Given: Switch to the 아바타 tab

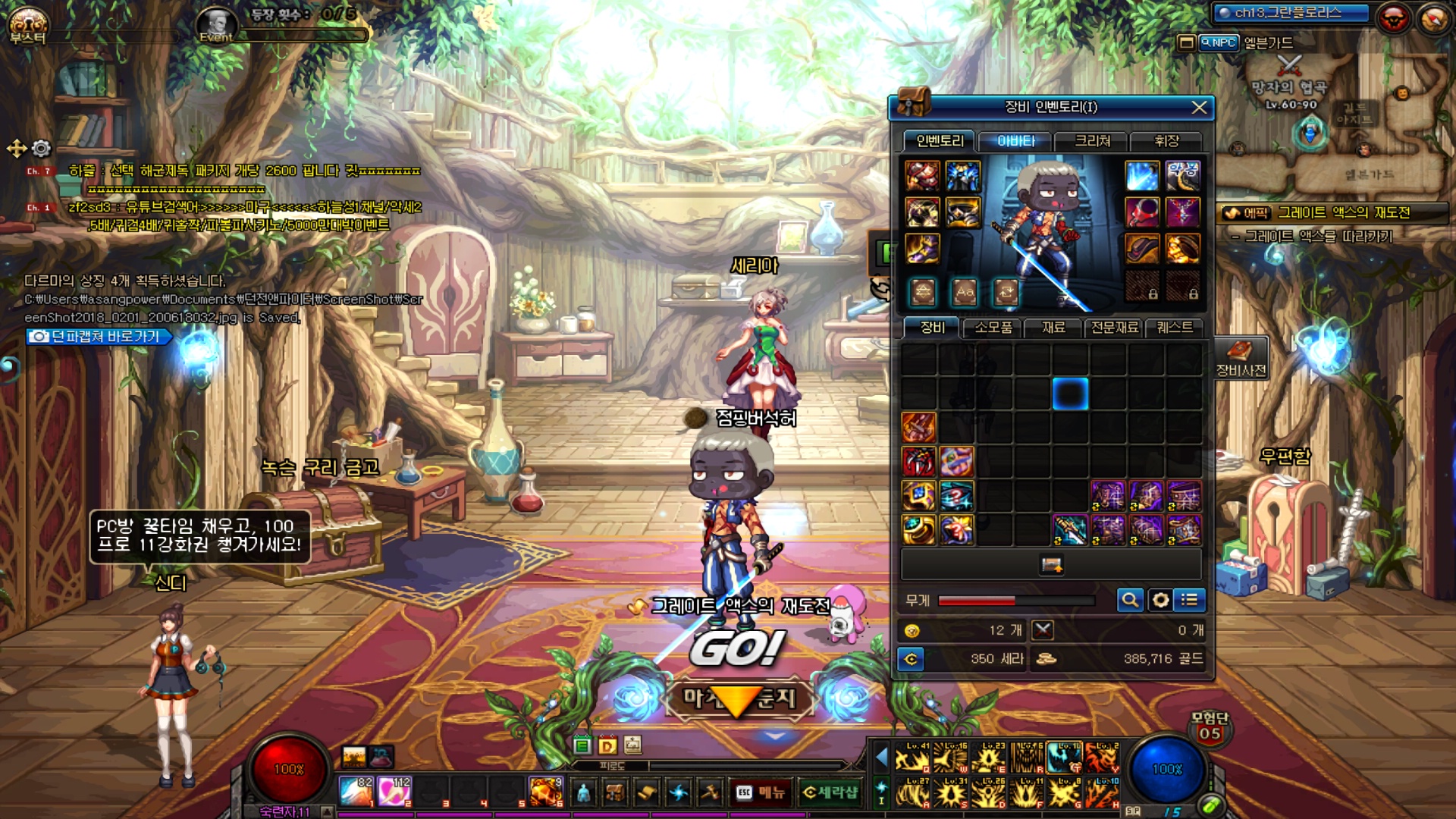Looking at the screenshot, I should click(x=1015, y=141).
